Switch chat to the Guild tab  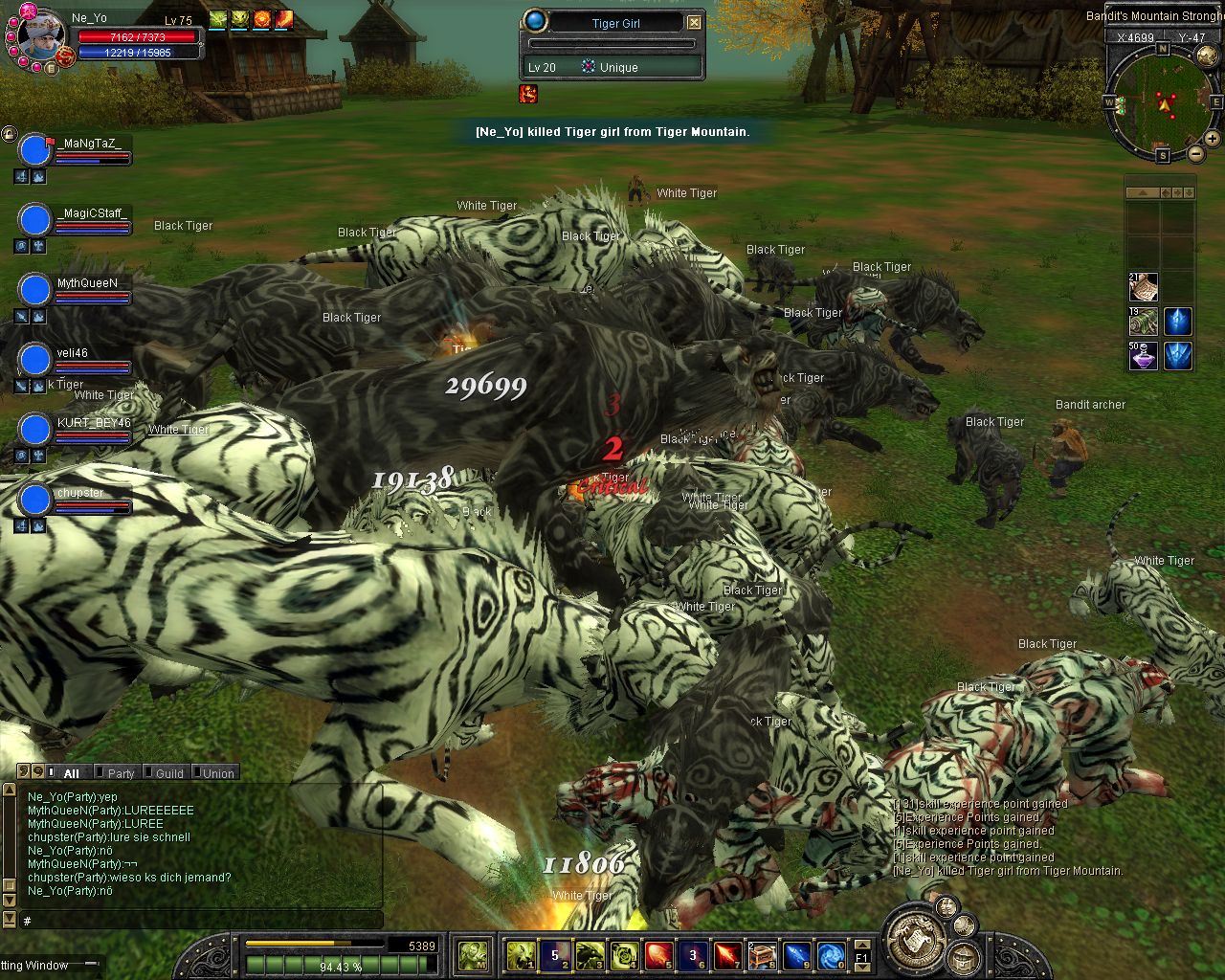click(169, 773)
